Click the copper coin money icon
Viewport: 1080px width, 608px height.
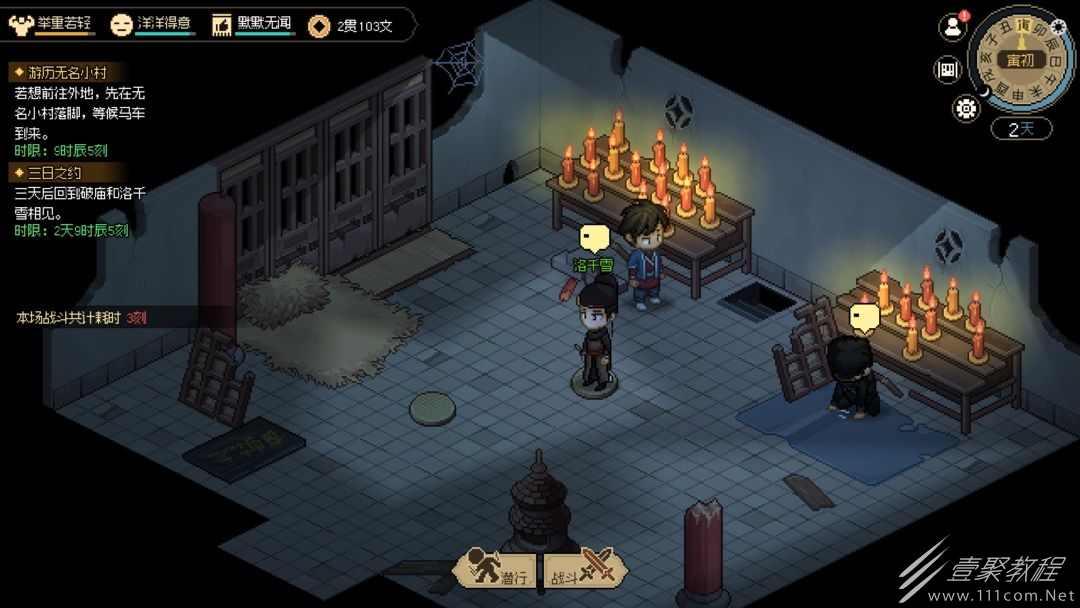click(x=320, y=26)
